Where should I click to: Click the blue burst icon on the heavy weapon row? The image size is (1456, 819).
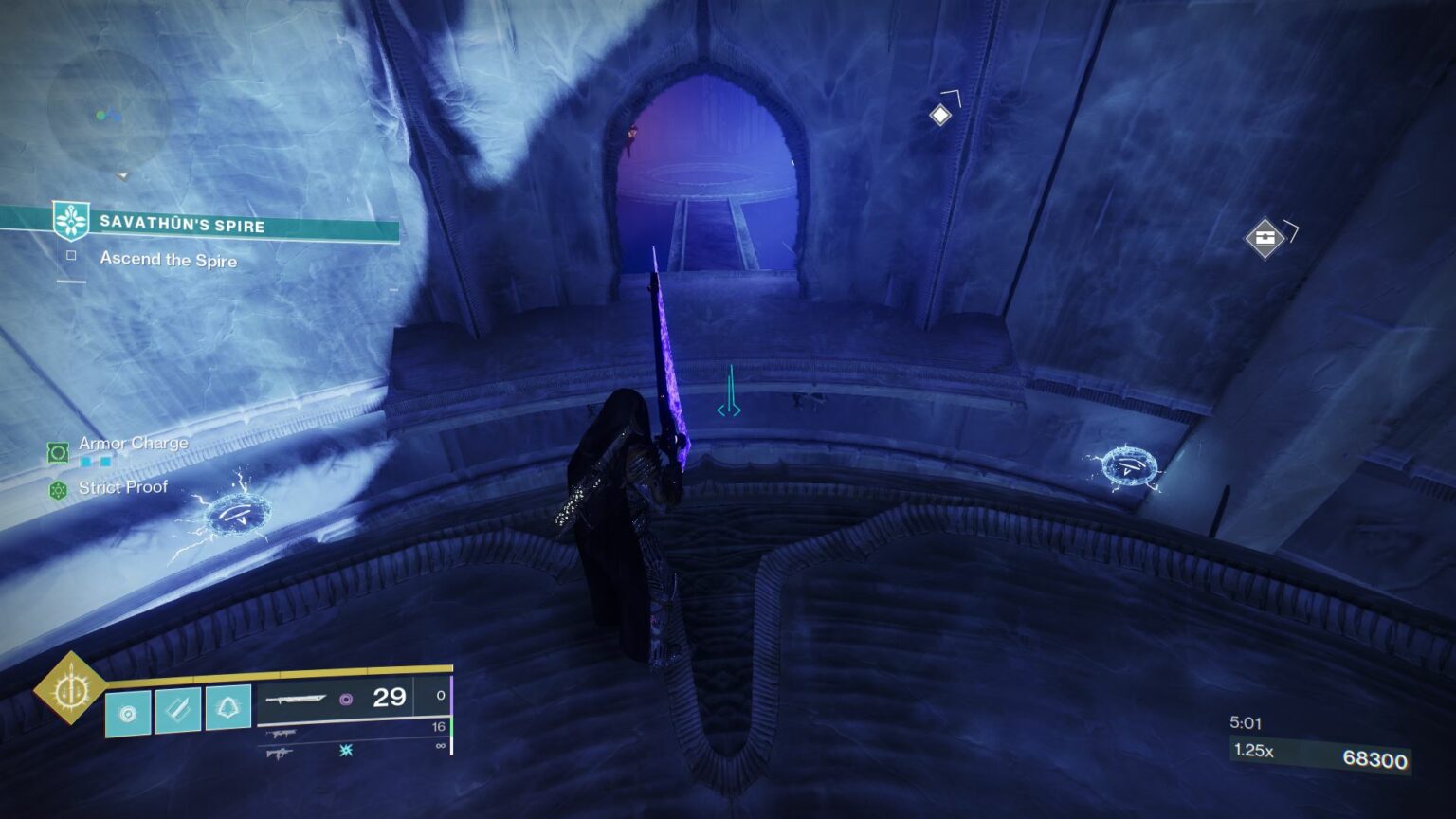pyautogui.click(x=348, y=753)
